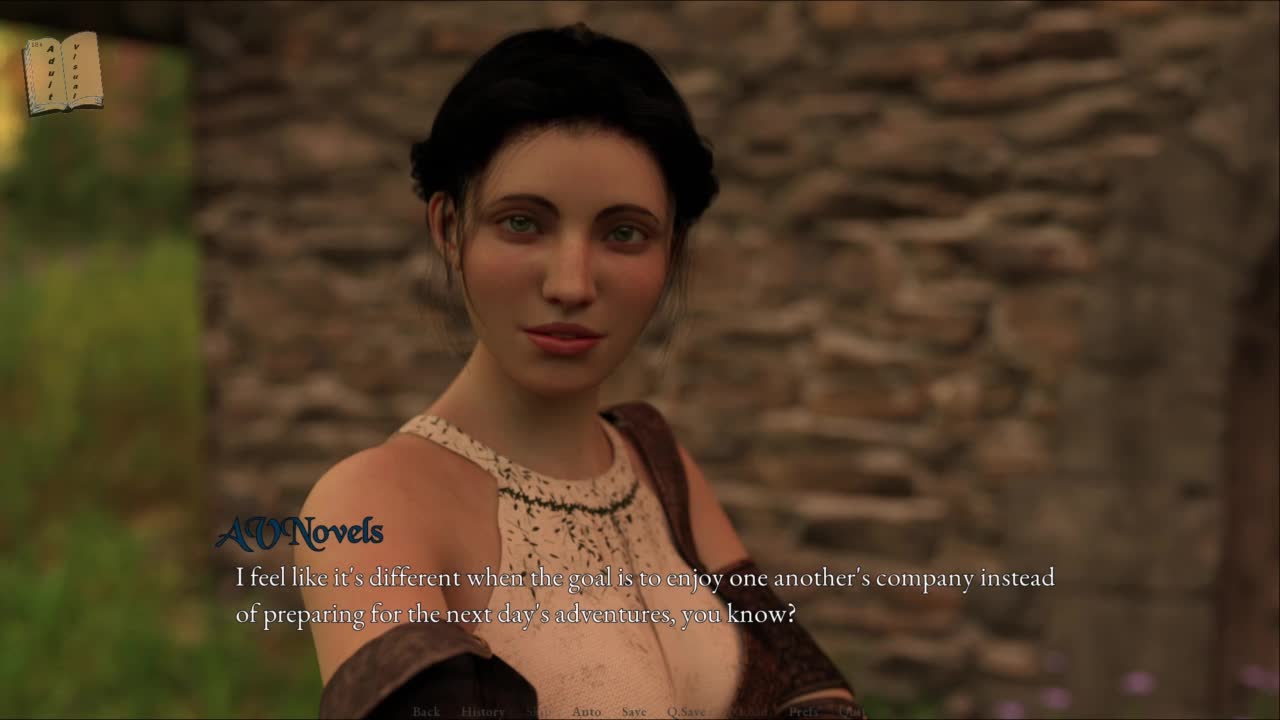Select Quit in the bottom menu
The height and width of the screenshot is (720, 1280).
852,711
